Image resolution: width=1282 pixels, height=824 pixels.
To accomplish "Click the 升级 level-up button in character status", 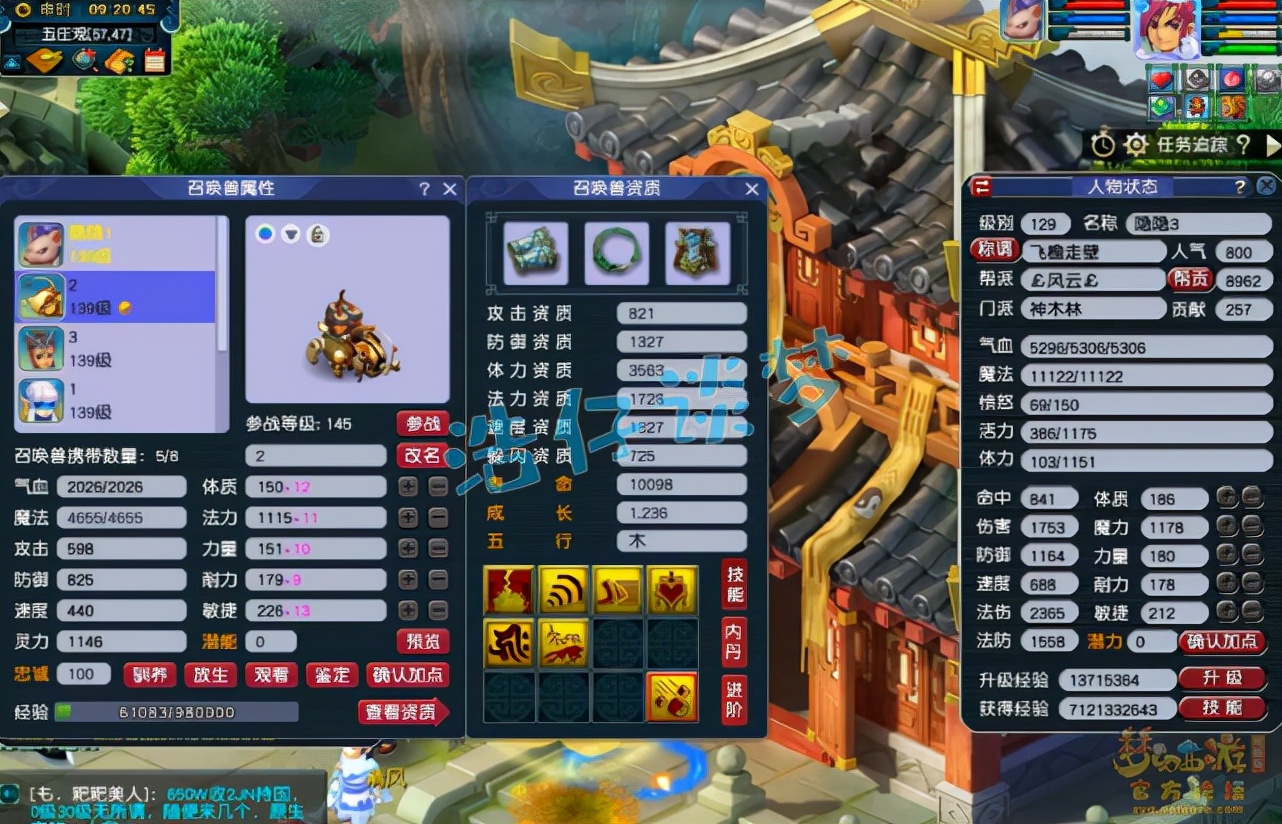I will click(1224, 678).
